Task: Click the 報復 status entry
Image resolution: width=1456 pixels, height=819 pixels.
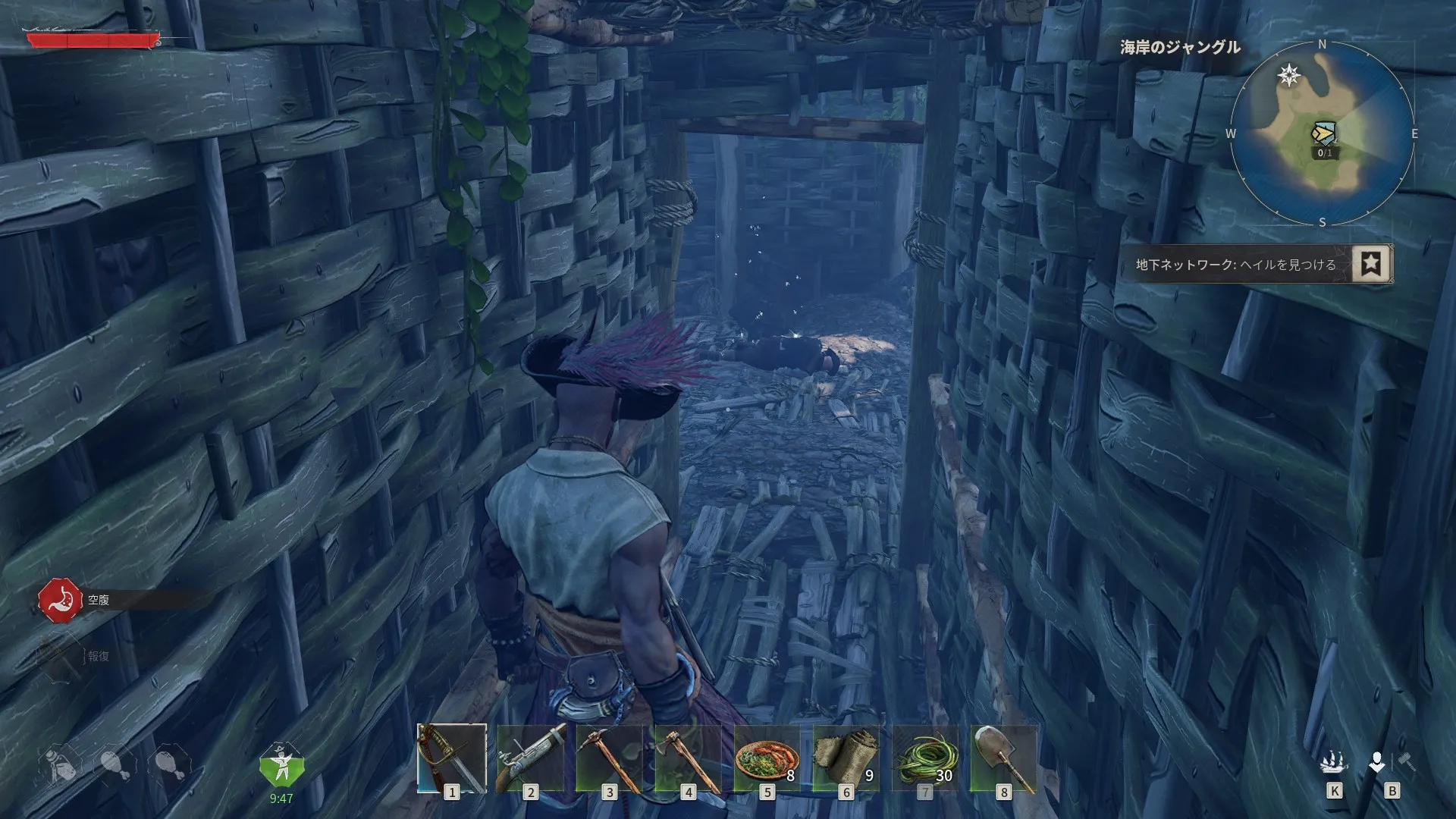Action: pos(98,656)
